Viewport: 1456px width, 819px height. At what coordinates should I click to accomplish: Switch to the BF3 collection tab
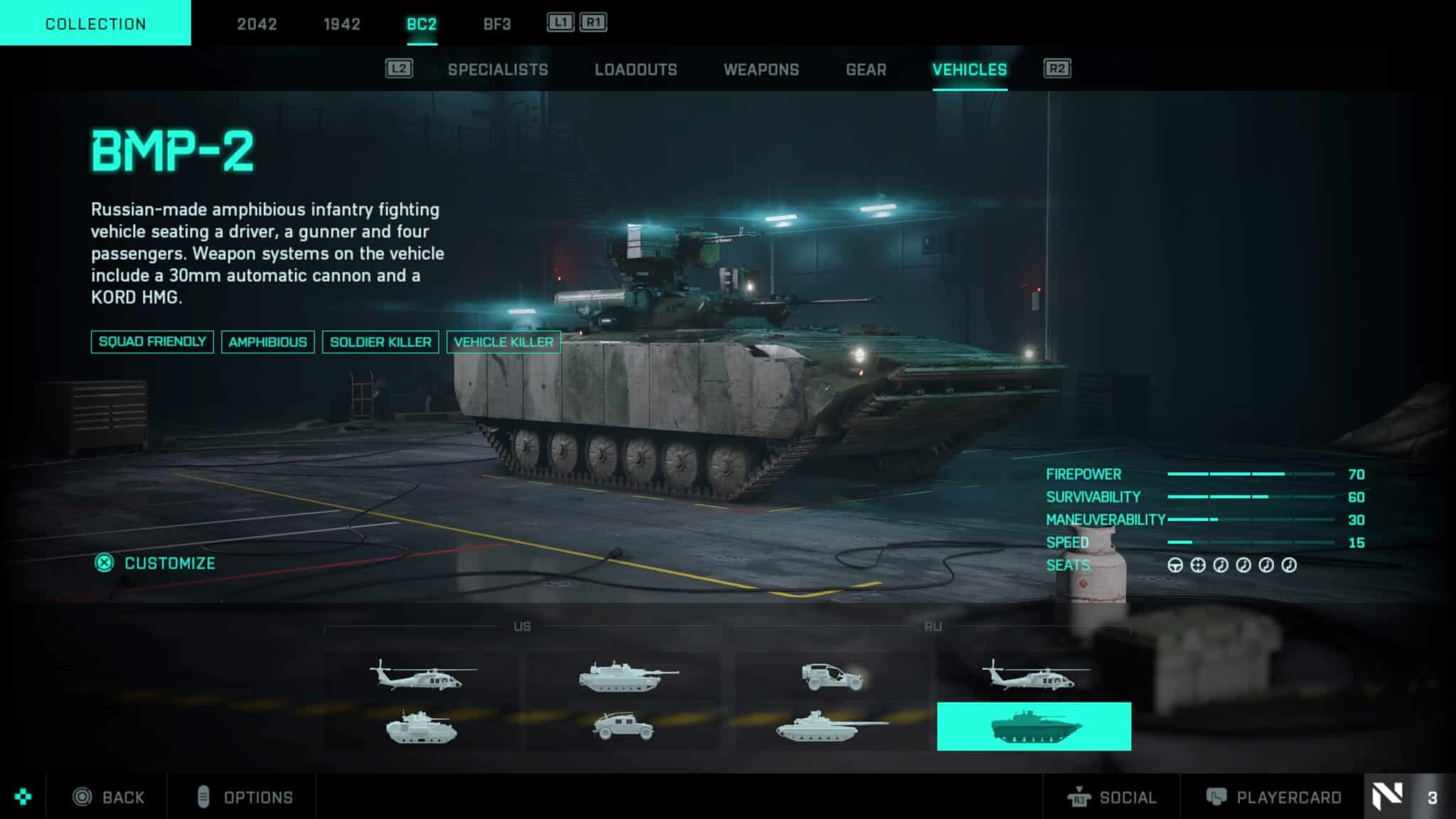496,23
